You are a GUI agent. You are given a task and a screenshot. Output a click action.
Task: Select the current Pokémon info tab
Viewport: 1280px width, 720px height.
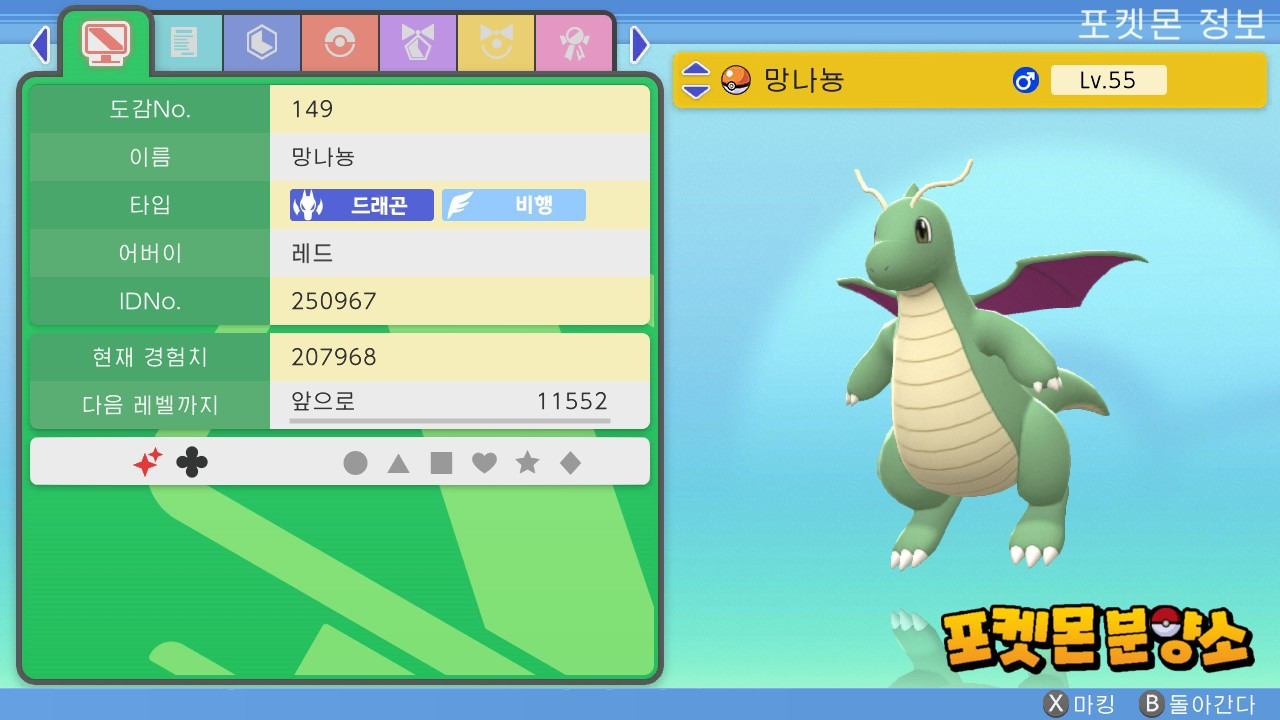point(105,41)
